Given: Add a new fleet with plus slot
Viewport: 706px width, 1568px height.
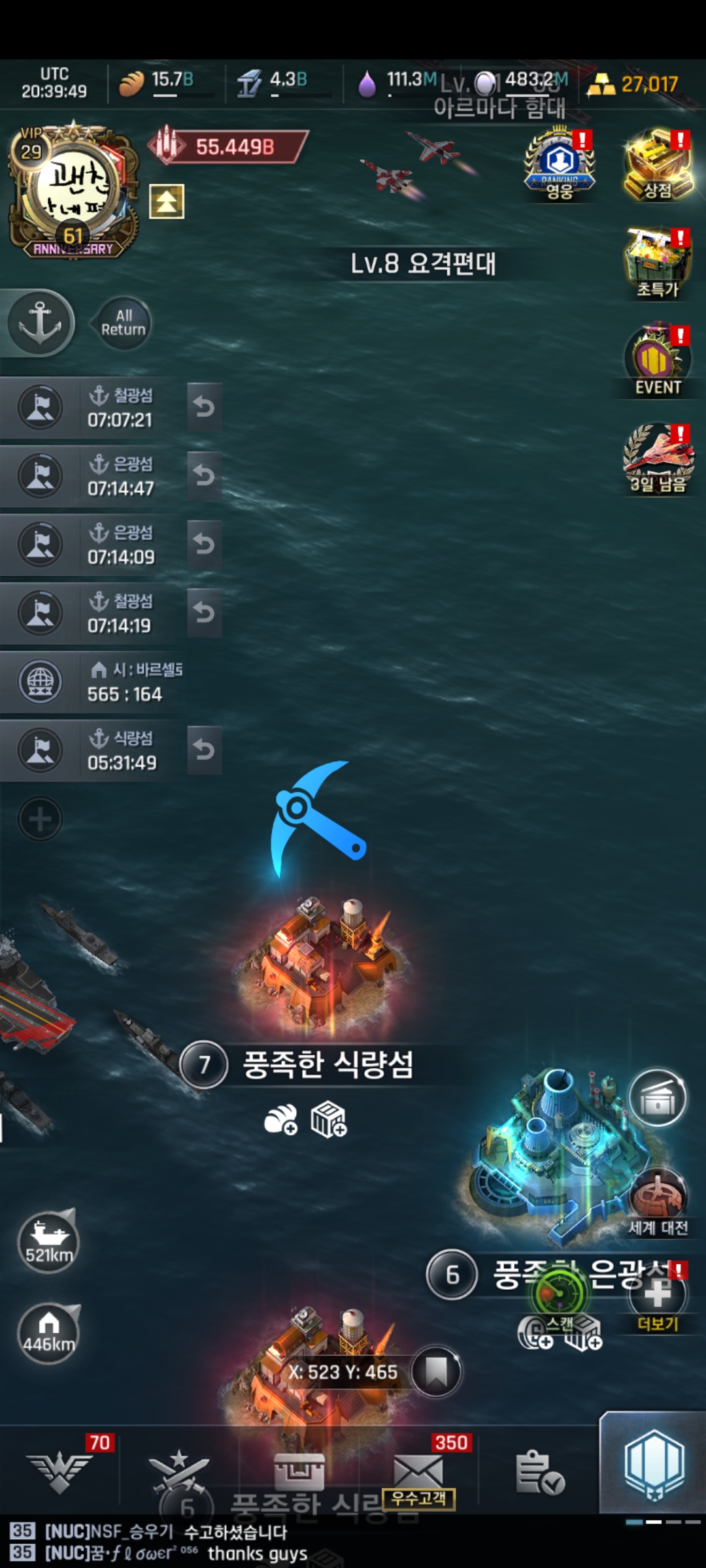Looking at the screenshot, I should (x=40, y=819).
